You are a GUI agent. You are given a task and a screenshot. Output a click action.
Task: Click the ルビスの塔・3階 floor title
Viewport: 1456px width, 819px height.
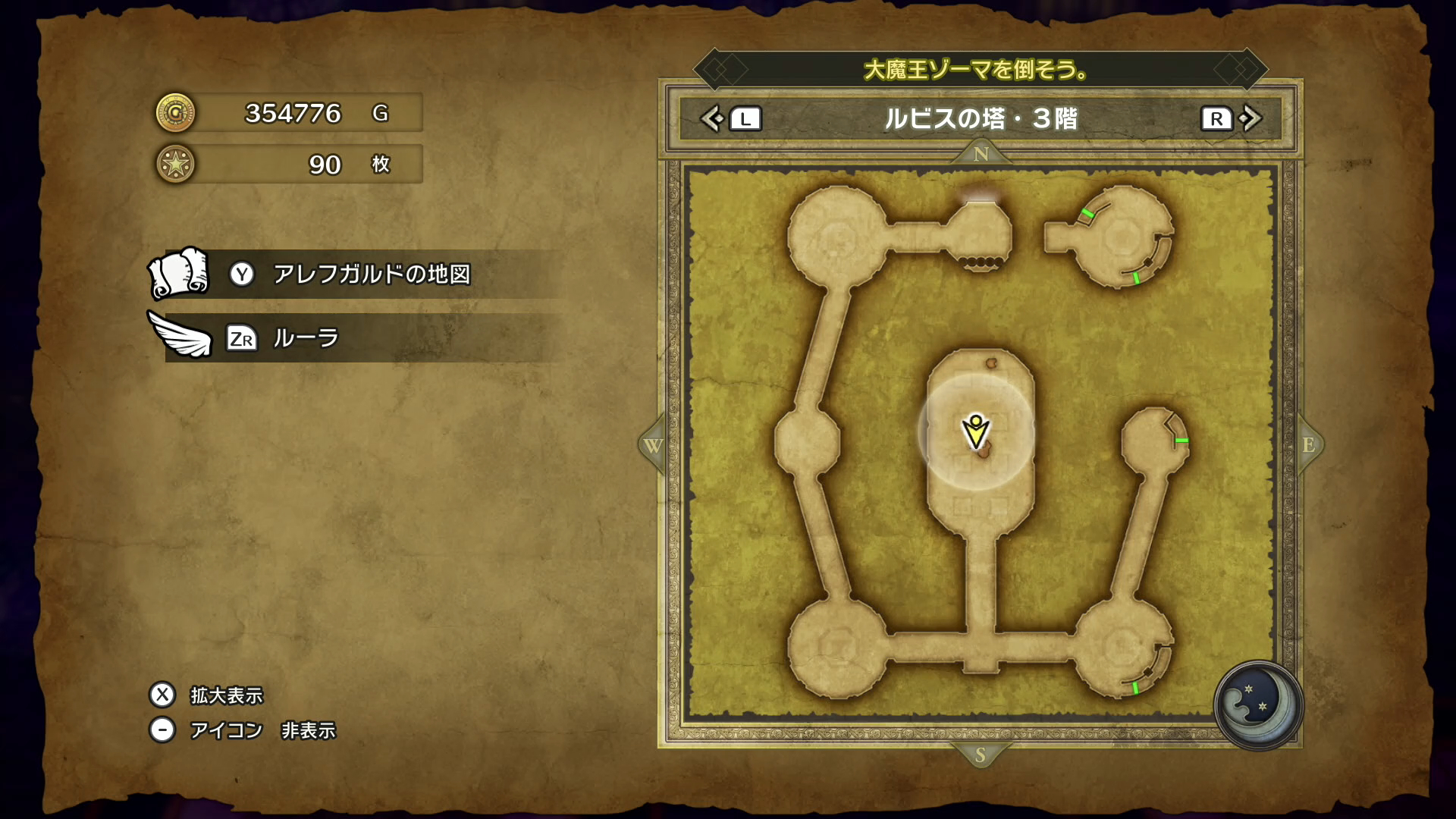pos(981,119)
